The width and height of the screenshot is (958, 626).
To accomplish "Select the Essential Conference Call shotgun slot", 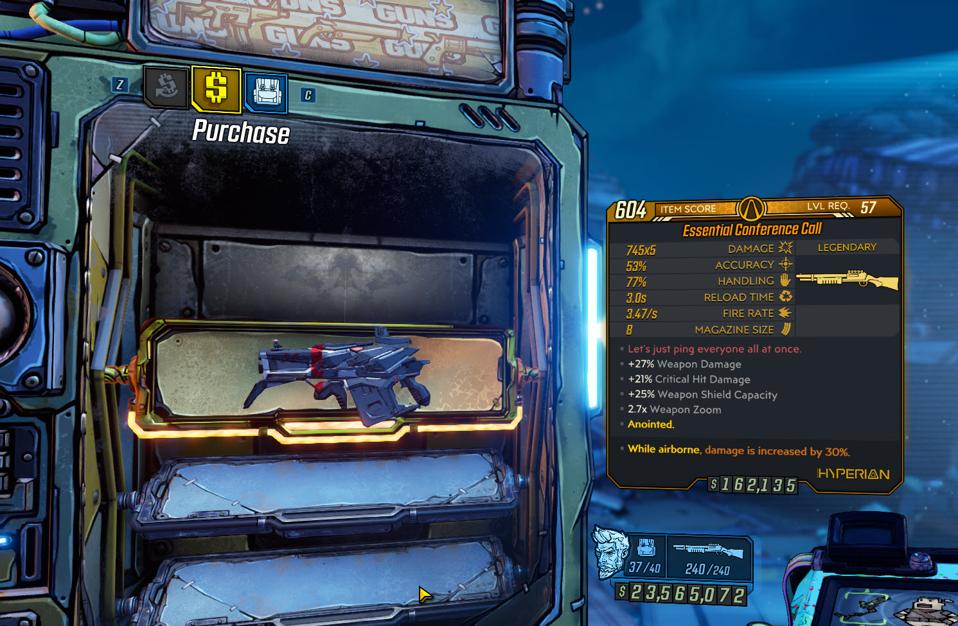I will pos(330,375).
